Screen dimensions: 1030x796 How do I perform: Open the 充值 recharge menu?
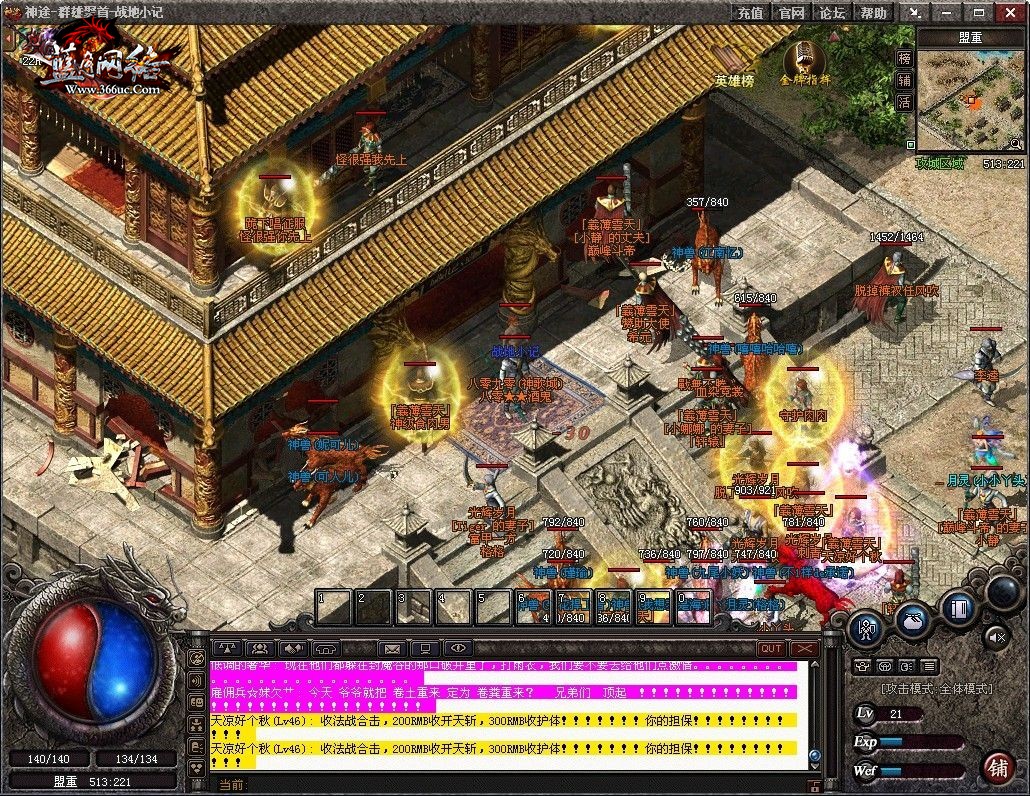coord(750,13)
